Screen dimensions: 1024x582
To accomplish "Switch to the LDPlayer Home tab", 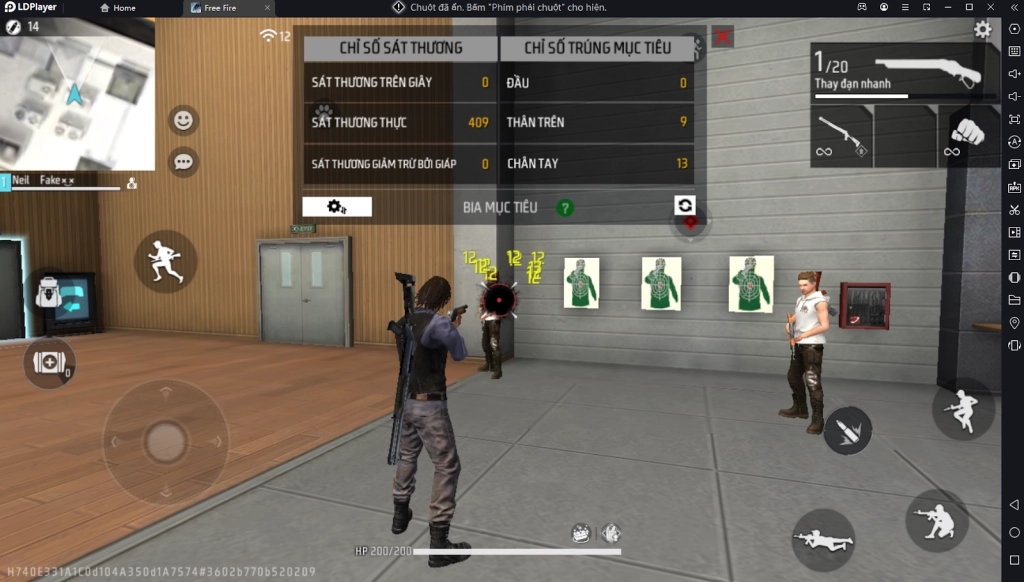I will pos(118,8).
